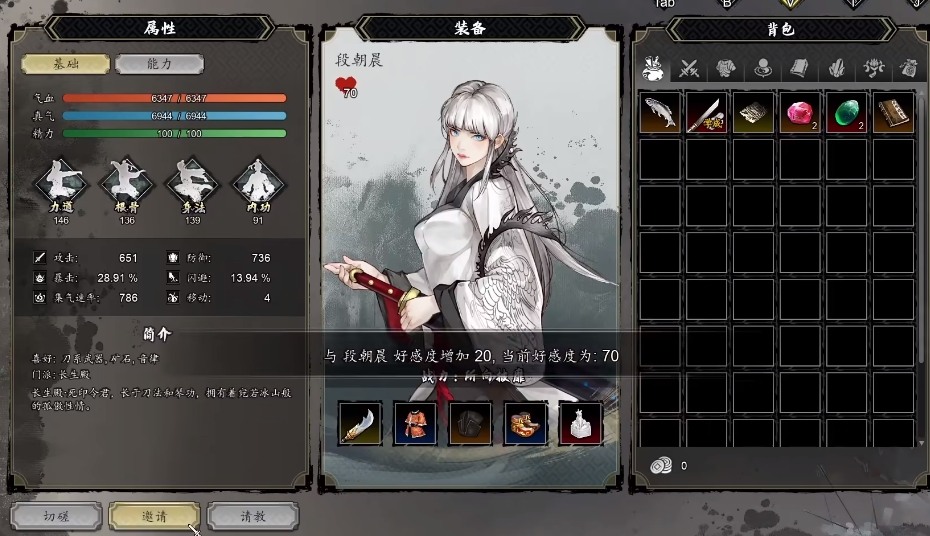Choose the green jade gem stack
The height and width of the screenshot is (536, 930).
[x=846, y=113]
